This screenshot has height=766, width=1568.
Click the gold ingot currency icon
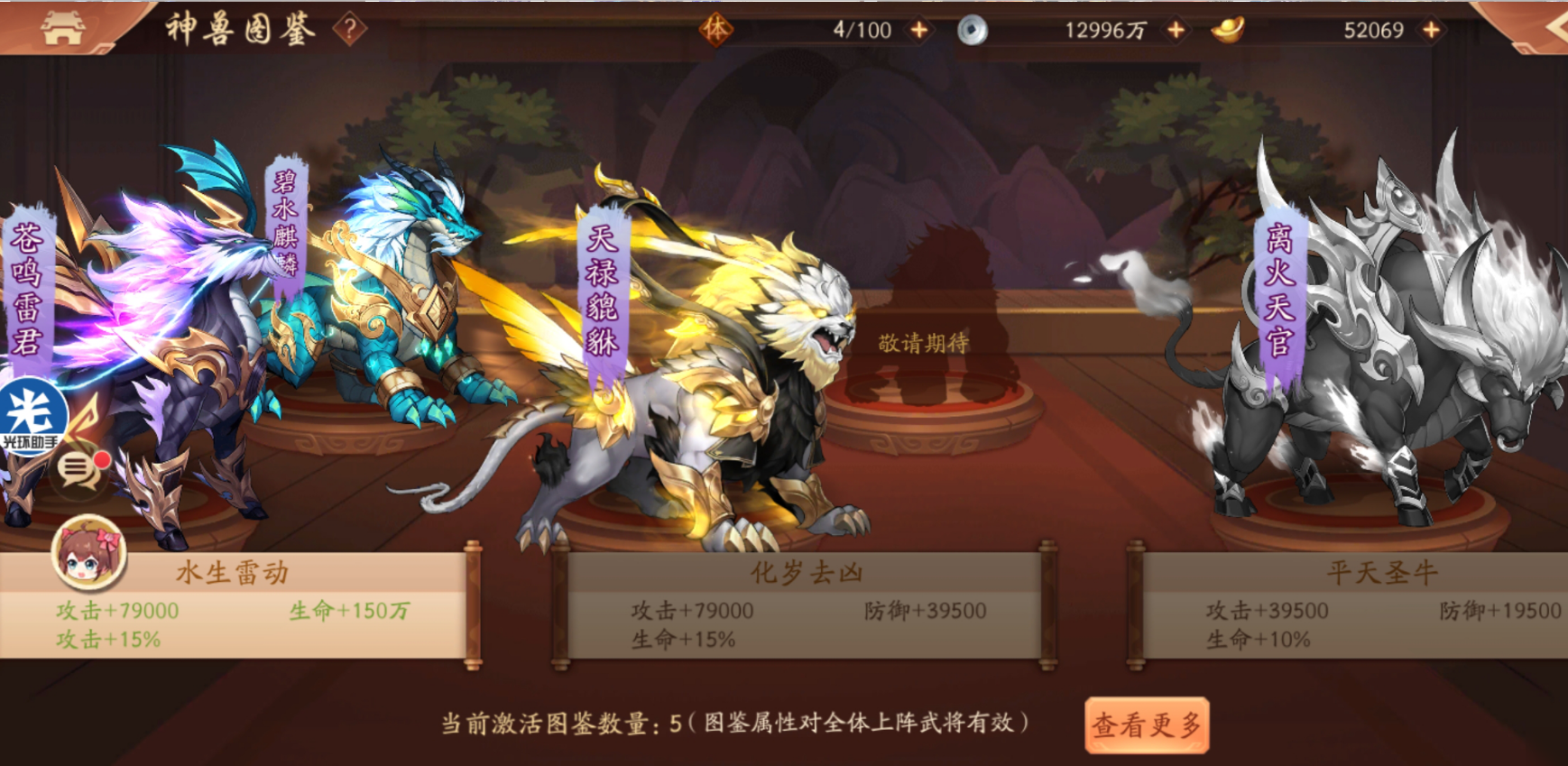[1231, 31]
